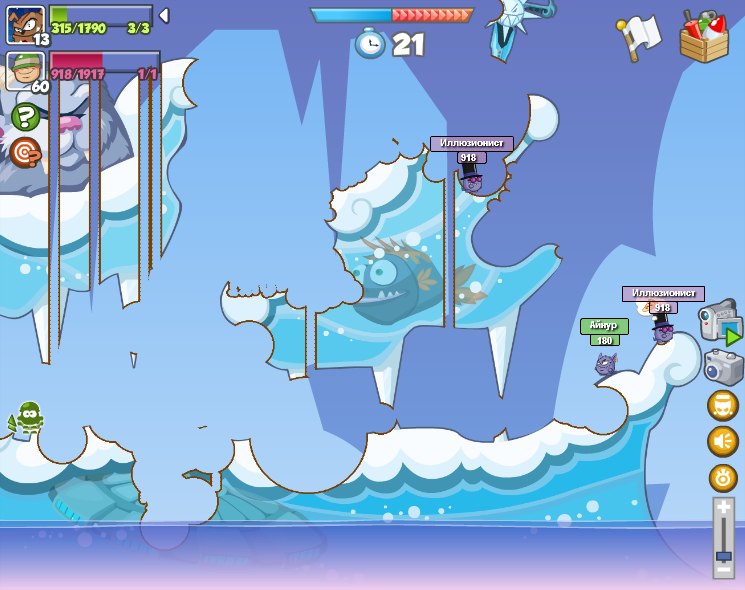Open the green question mark help

[x=25, y=117]
